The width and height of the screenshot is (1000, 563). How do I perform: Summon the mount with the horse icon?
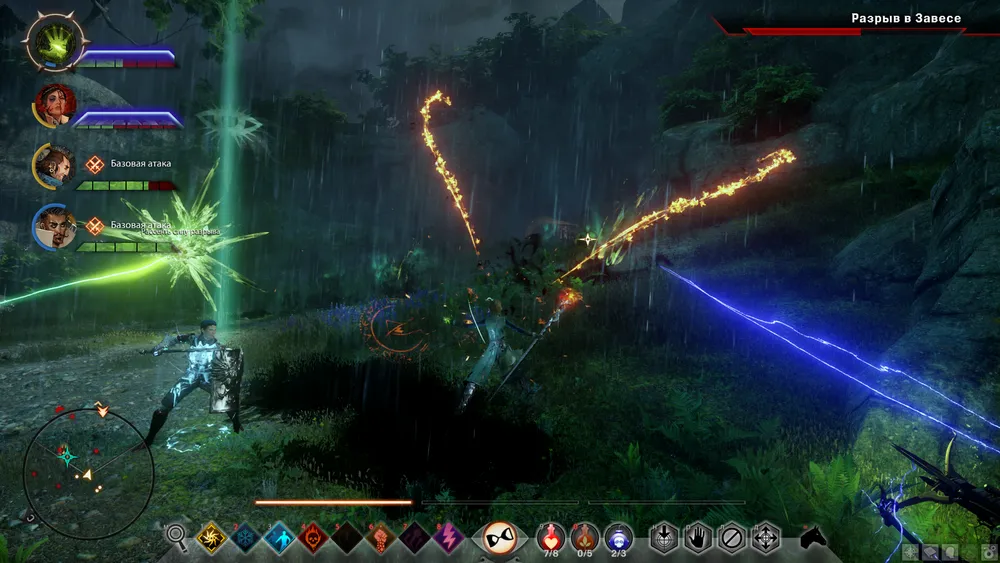coord(814,538)
